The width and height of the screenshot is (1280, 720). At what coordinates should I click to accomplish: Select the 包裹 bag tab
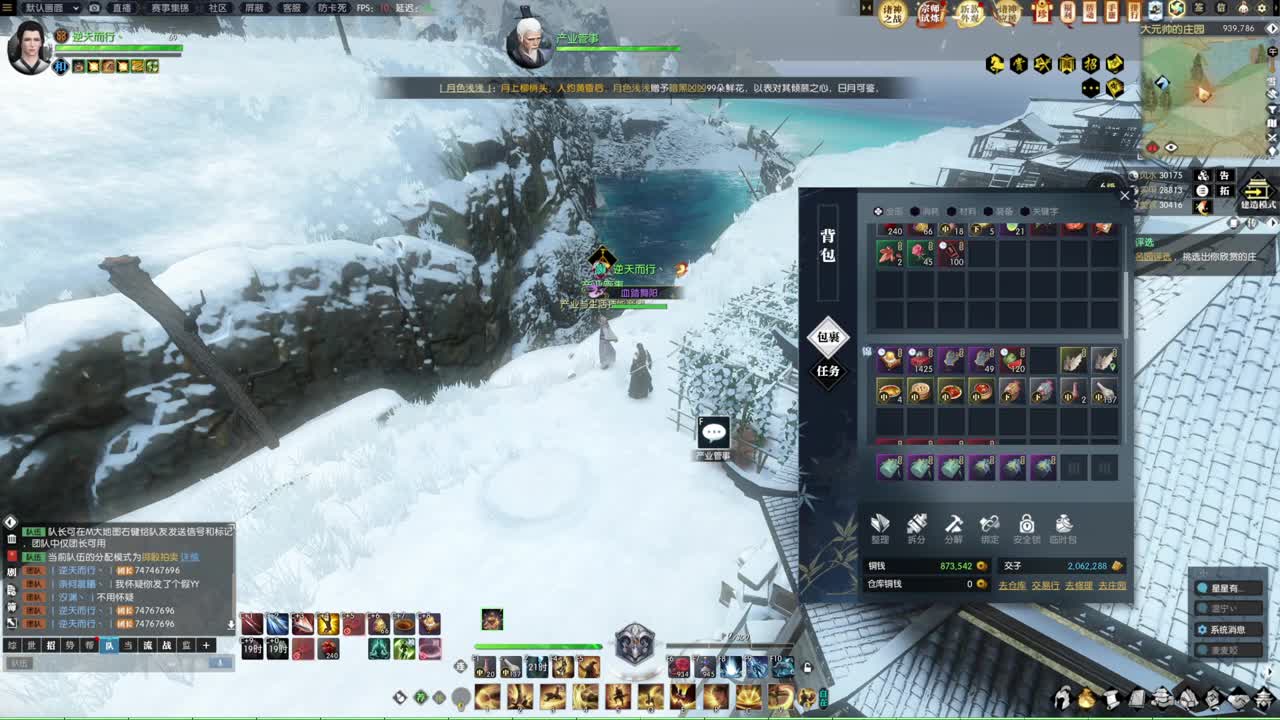[x=828, y=337]
